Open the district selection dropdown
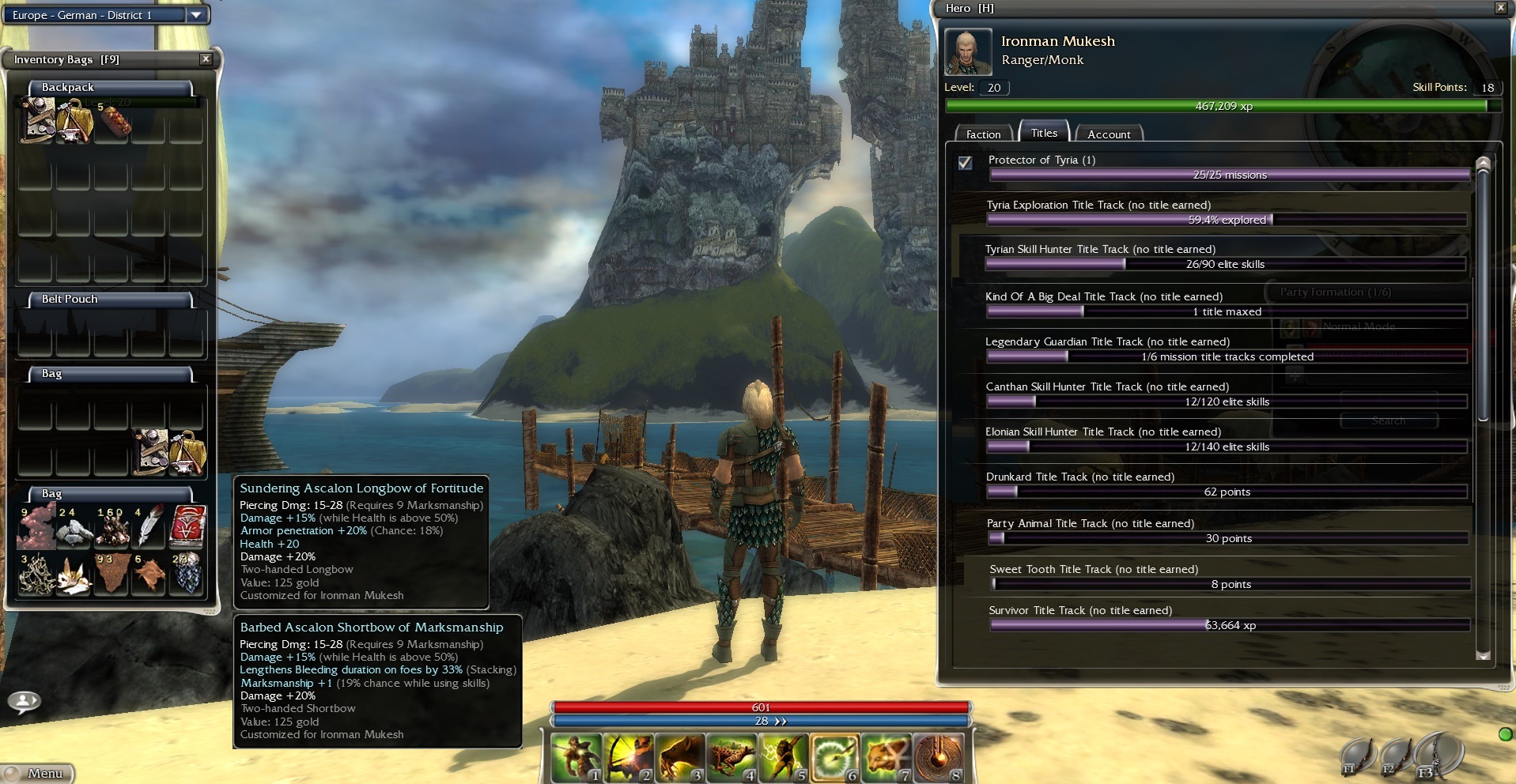The width and height of the screenshot is (1516, 784). click(x=196, y=14)
